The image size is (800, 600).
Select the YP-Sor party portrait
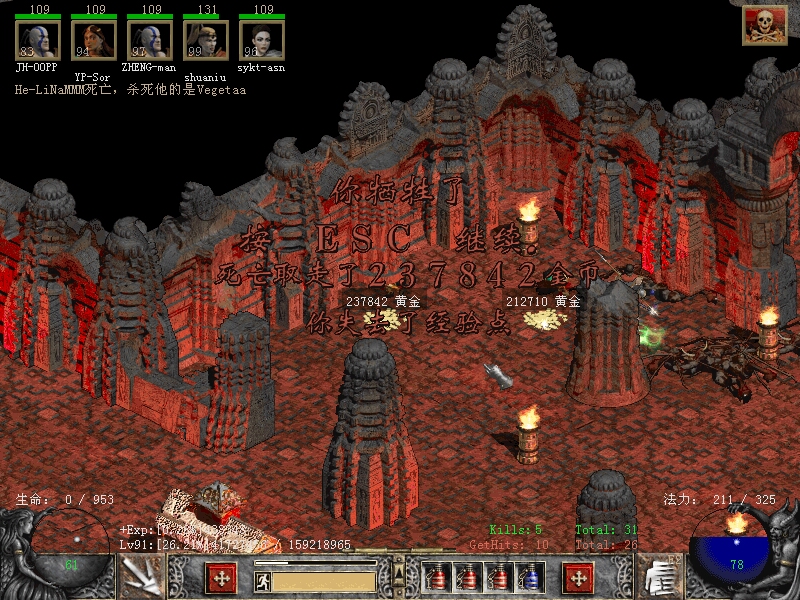click(x=94, y=40)
